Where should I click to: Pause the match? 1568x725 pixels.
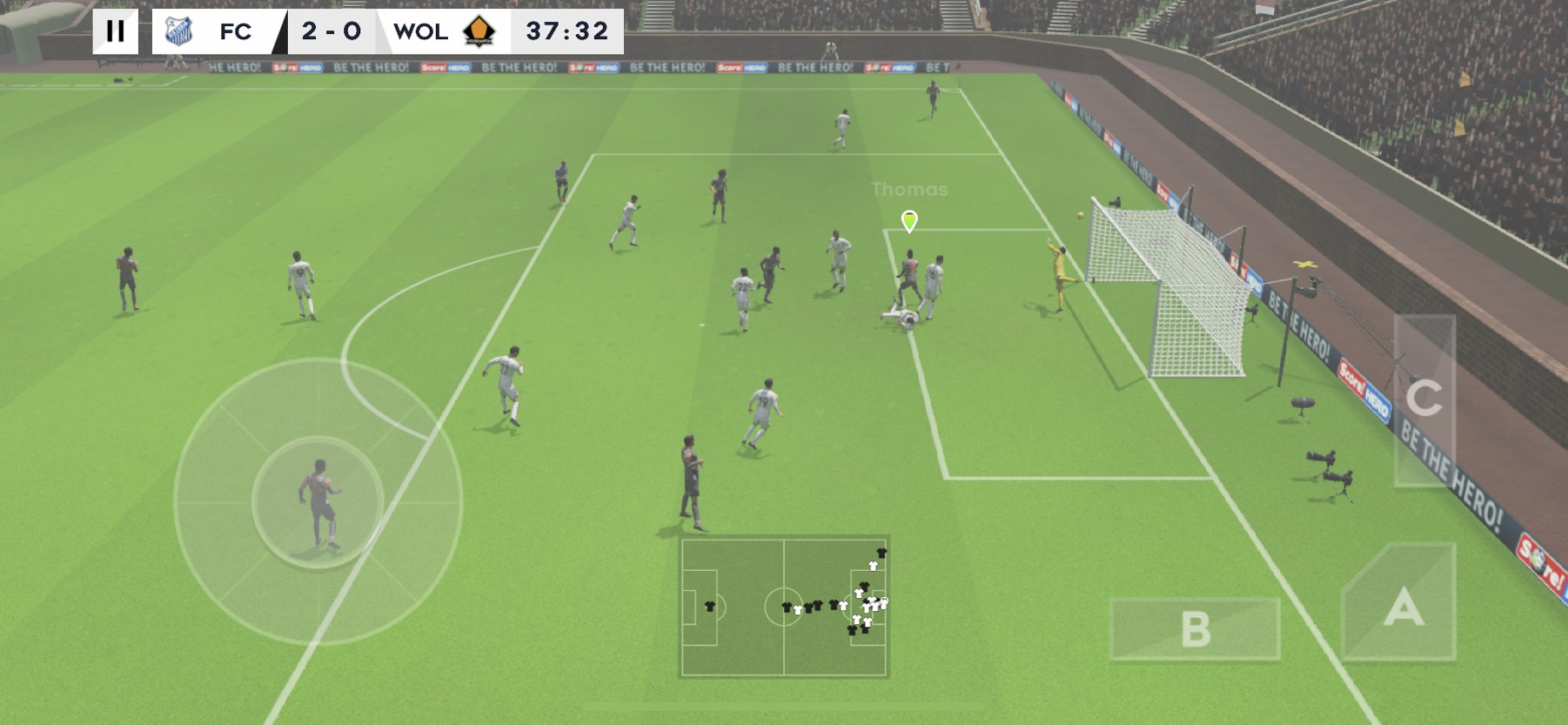[x=115, y=31]
